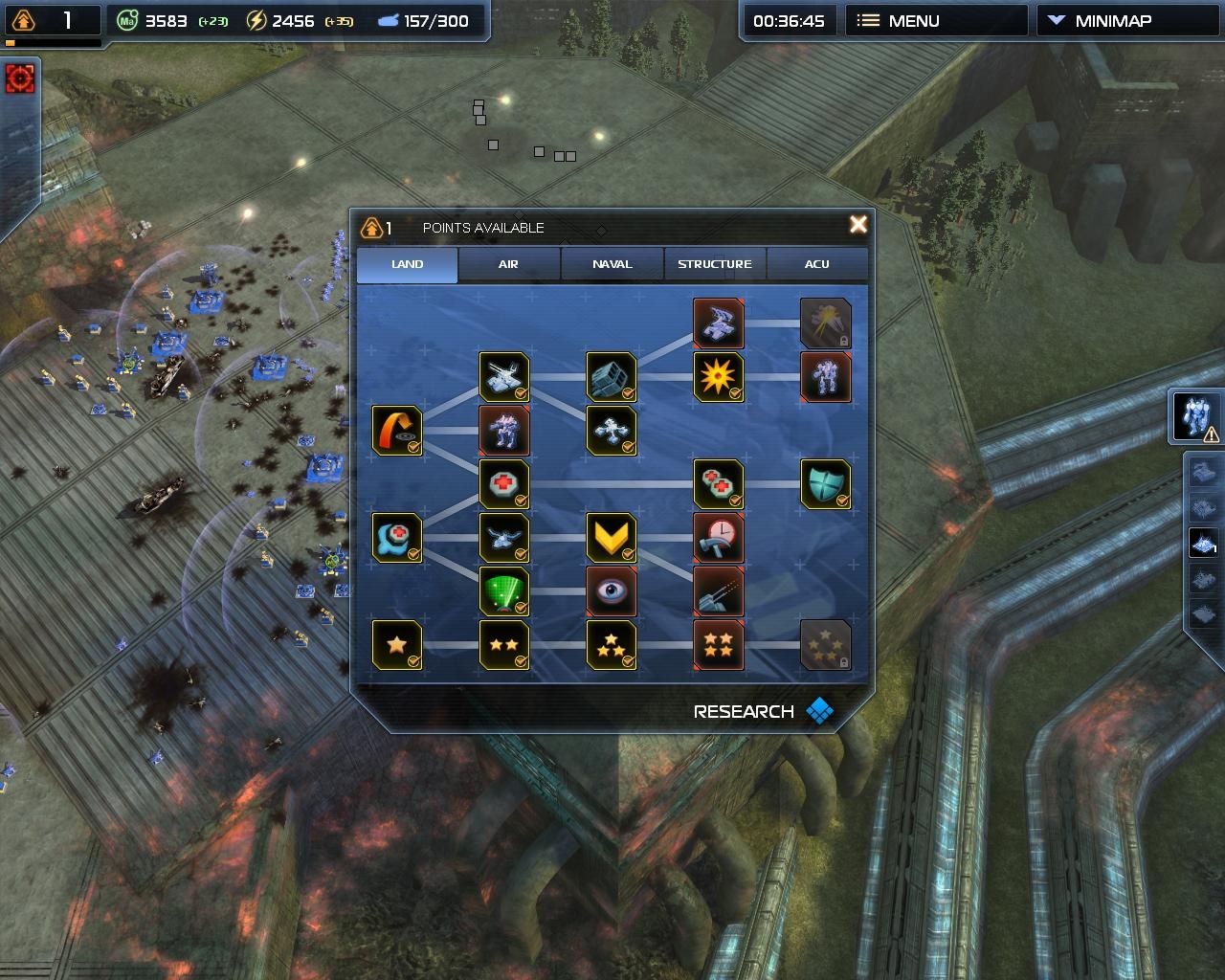This screenshot has width=1225, height=980.
Task: Select the Structure research tab
Action: [x=715, y=264]
